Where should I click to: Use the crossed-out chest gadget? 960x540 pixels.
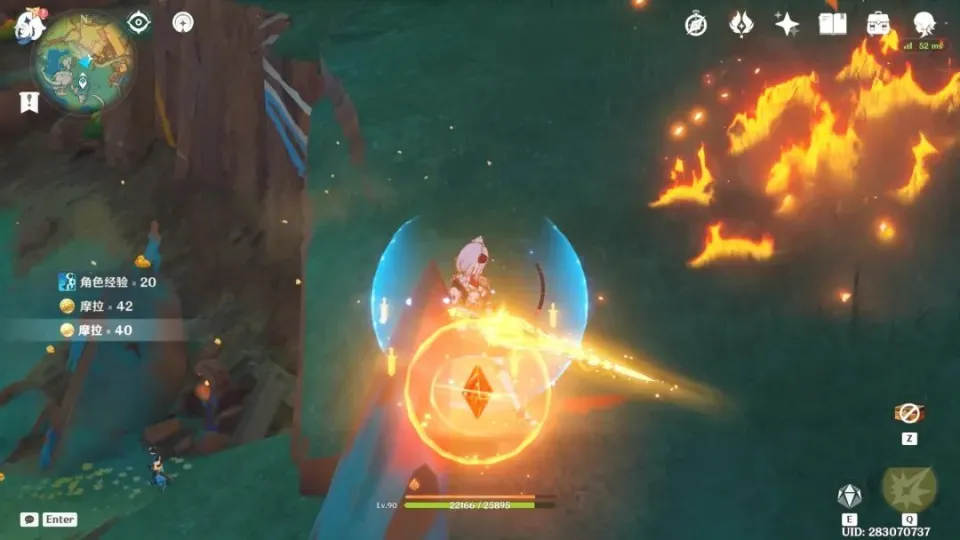tap(908, 413)
